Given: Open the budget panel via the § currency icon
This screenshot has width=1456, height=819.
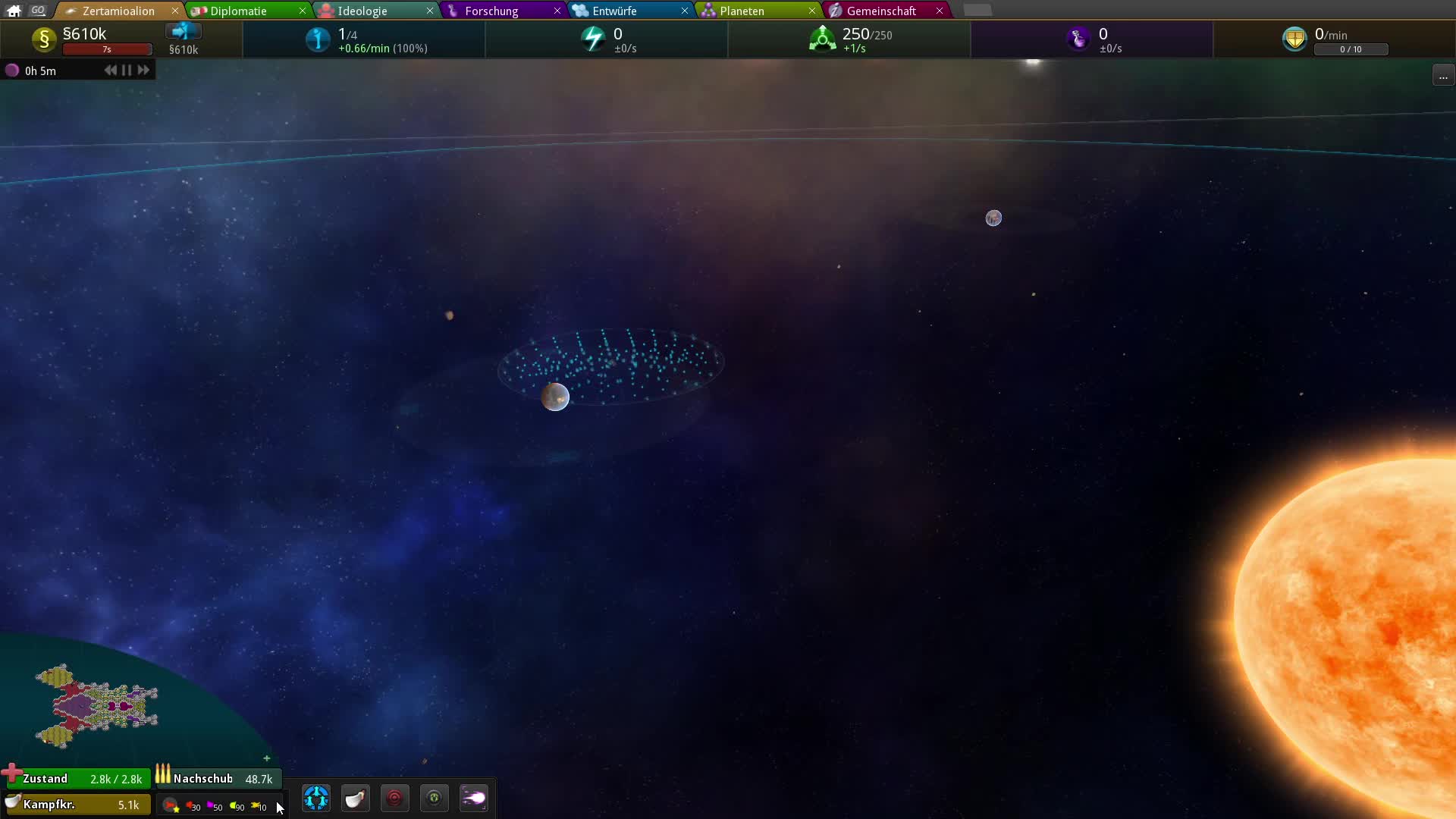Looking at the screenshot, I should (x=43, y=39).
